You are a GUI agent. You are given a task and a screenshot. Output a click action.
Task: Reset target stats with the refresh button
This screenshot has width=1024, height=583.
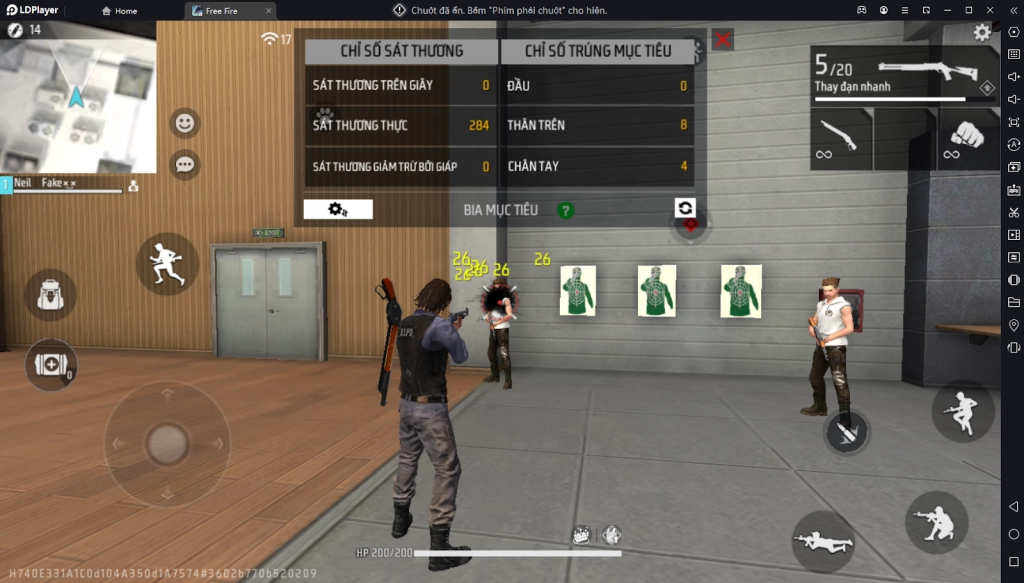tap(685, 207)
